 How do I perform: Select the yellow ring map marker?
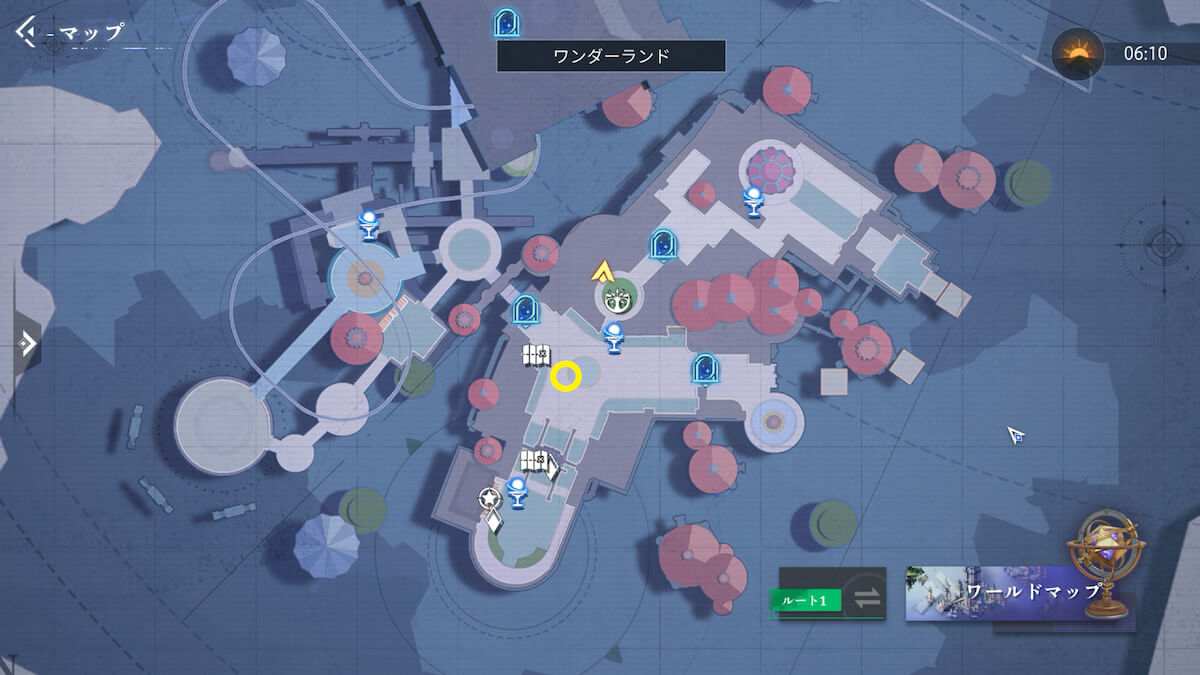[x=566, y=376]
